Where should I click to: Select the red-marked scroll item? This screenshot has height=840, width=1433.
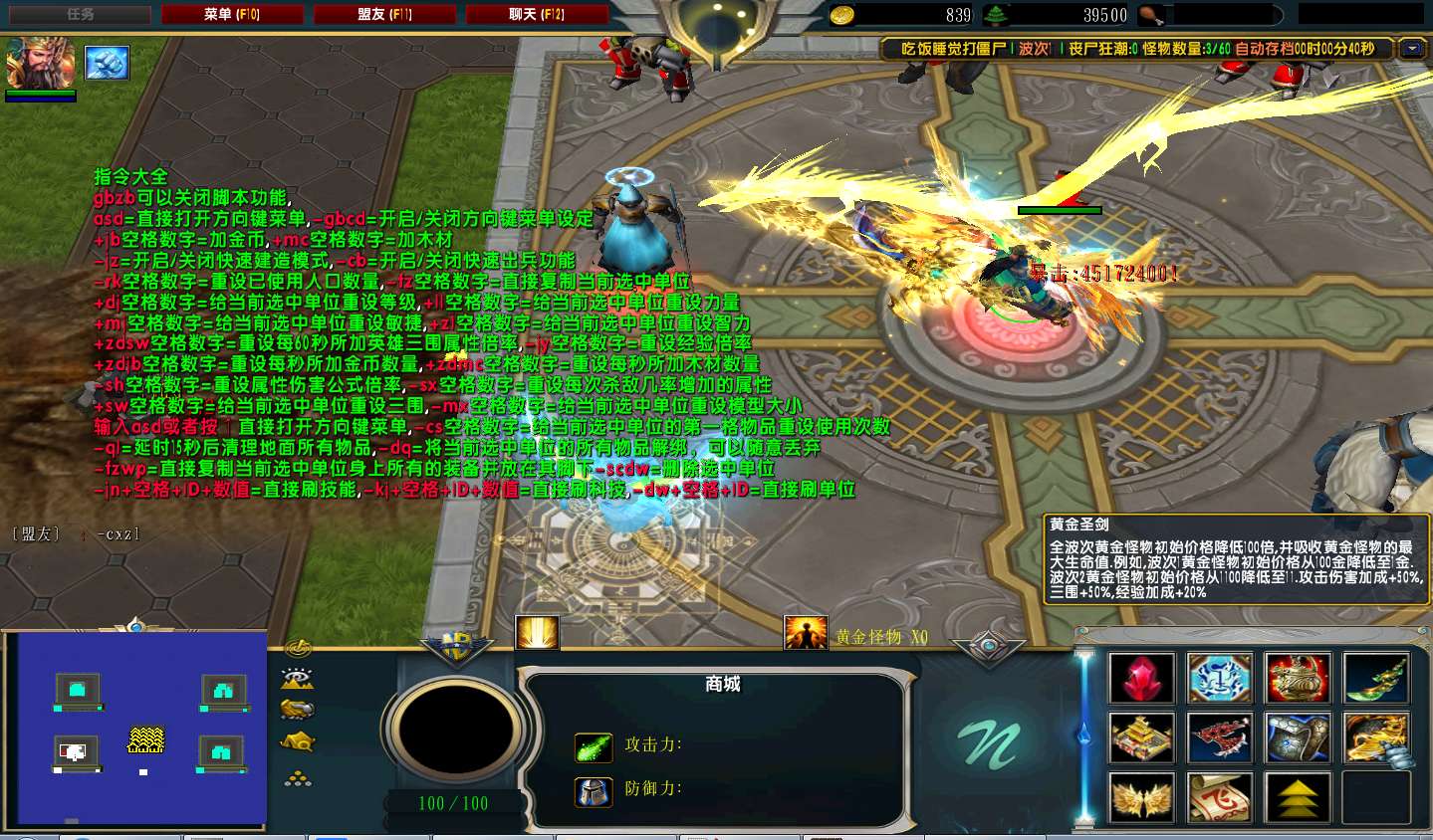coord(1219,798)
